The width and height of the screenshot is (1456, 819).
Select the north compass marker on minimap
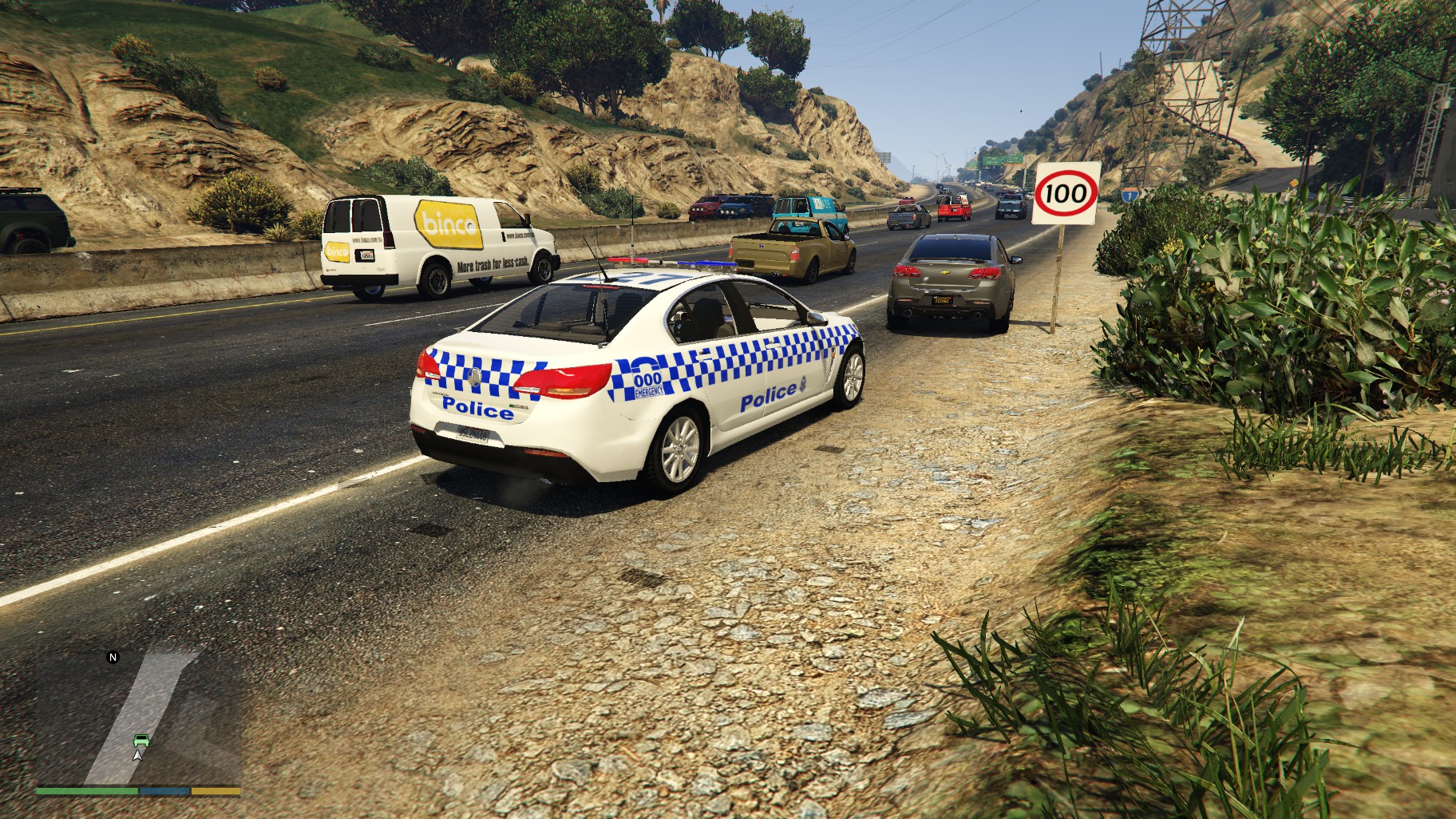(113, 658)
